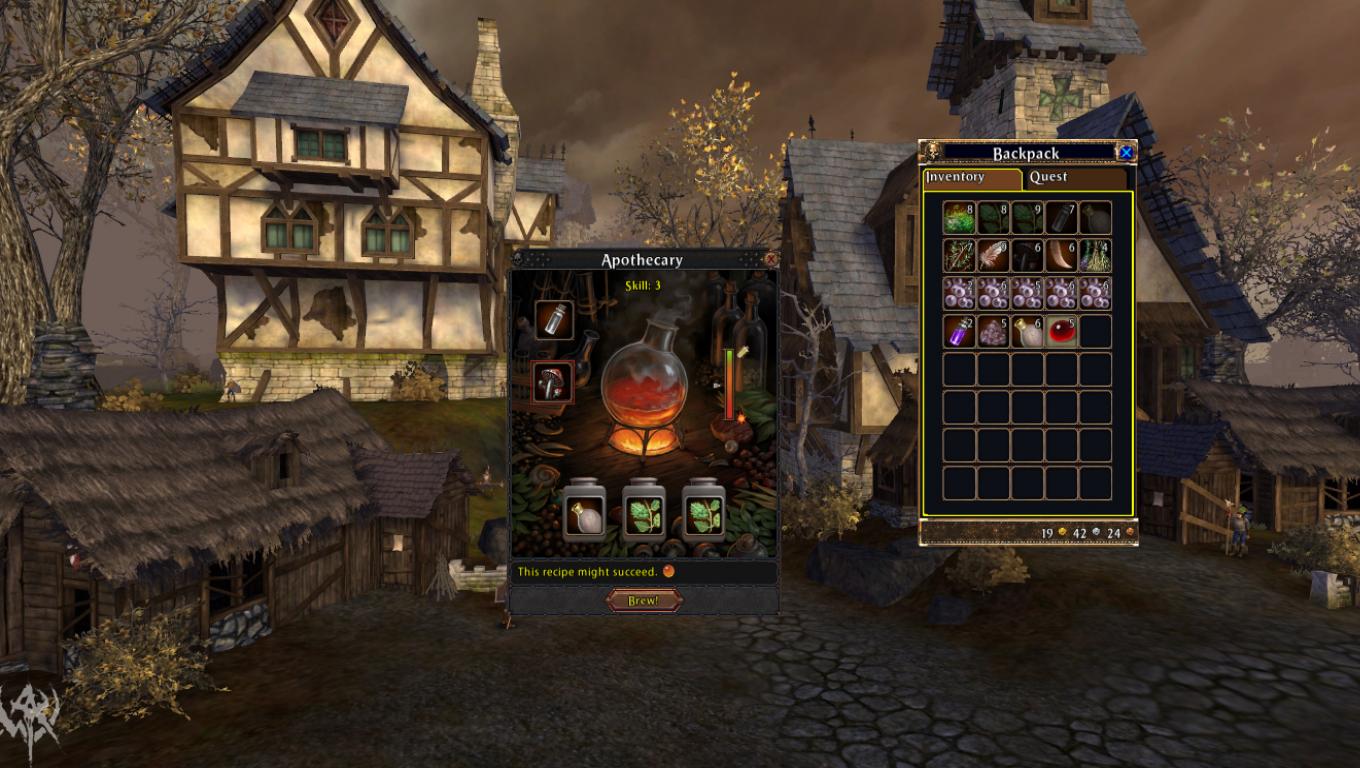This screenshot has height=768, width=1360.
Task: Select the mushroom ingredient in the Apothecary
Action: point(552,383)
